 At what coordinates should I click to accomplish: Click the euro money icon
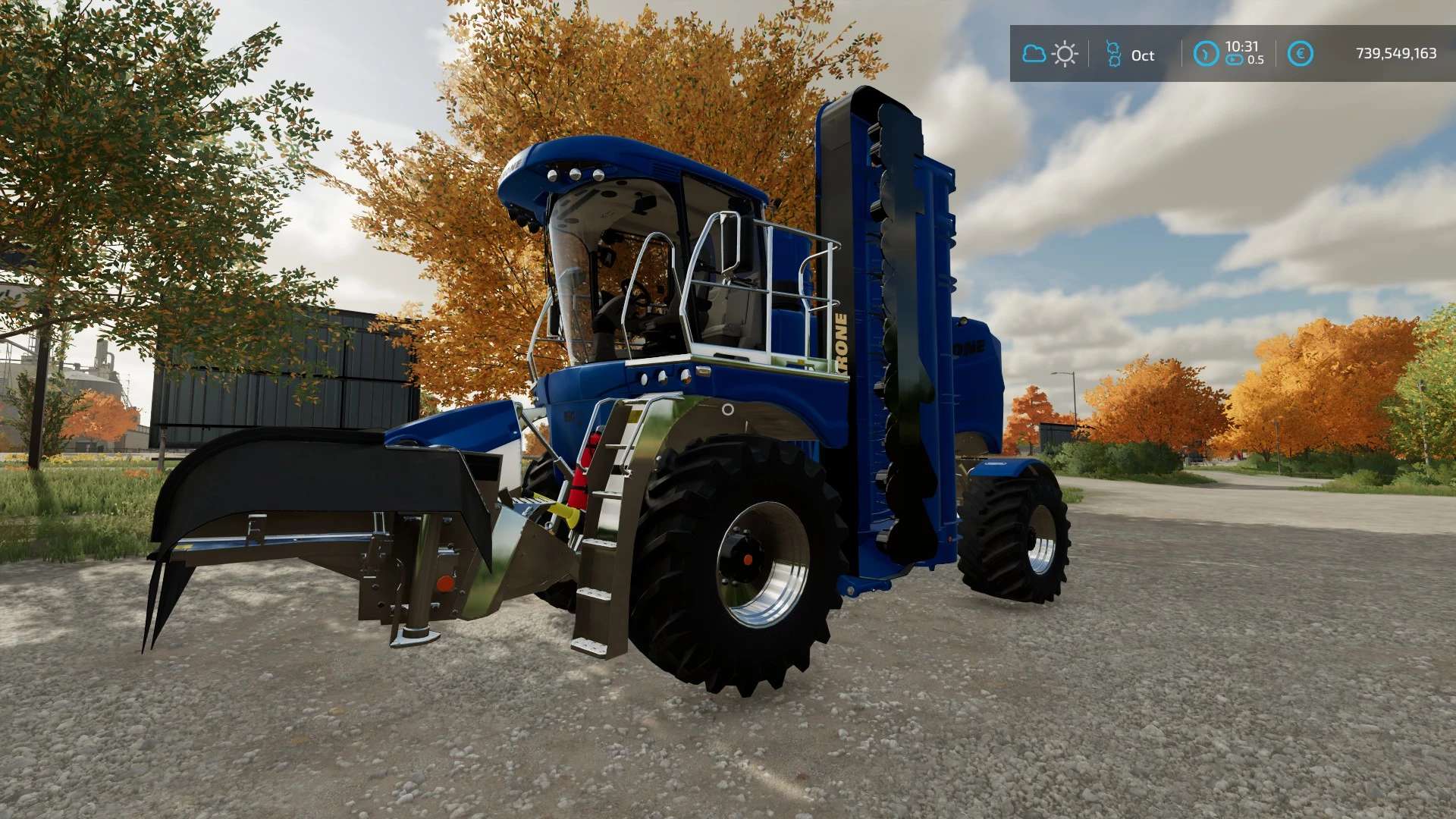pyautogui.click(x=1301, y=54)
